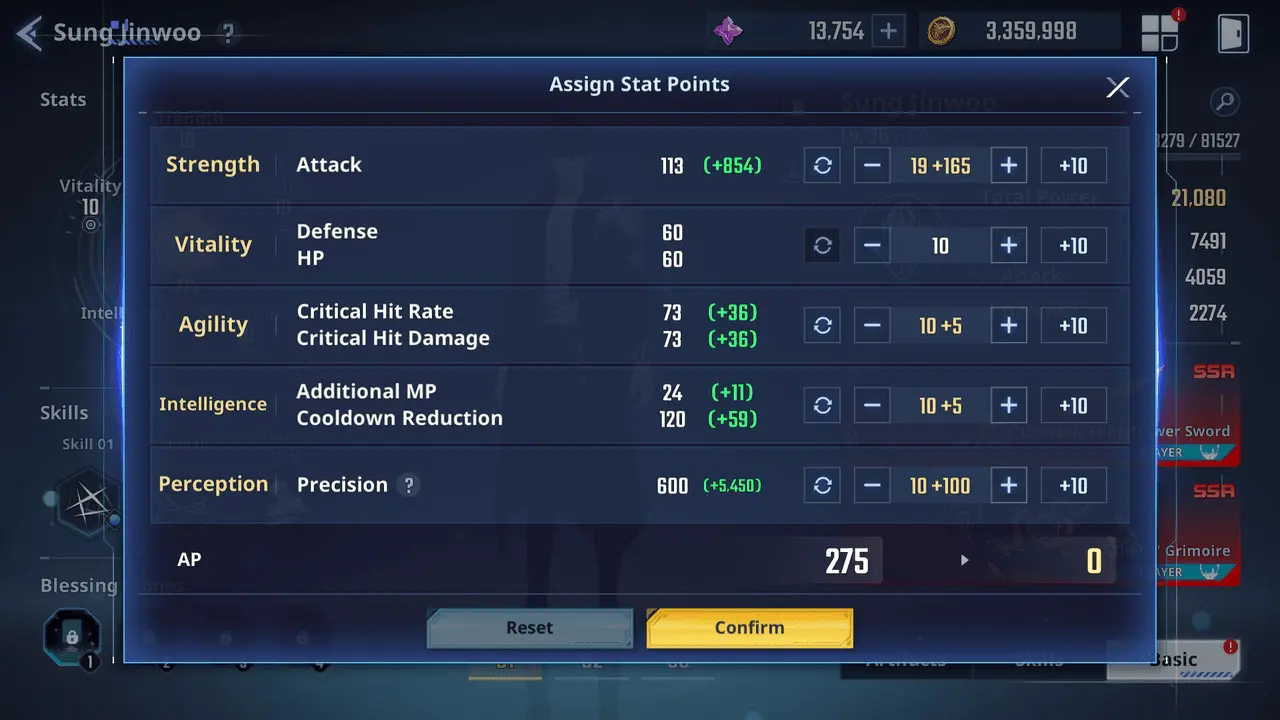Confirm the assigned stat points

point(749,628)
